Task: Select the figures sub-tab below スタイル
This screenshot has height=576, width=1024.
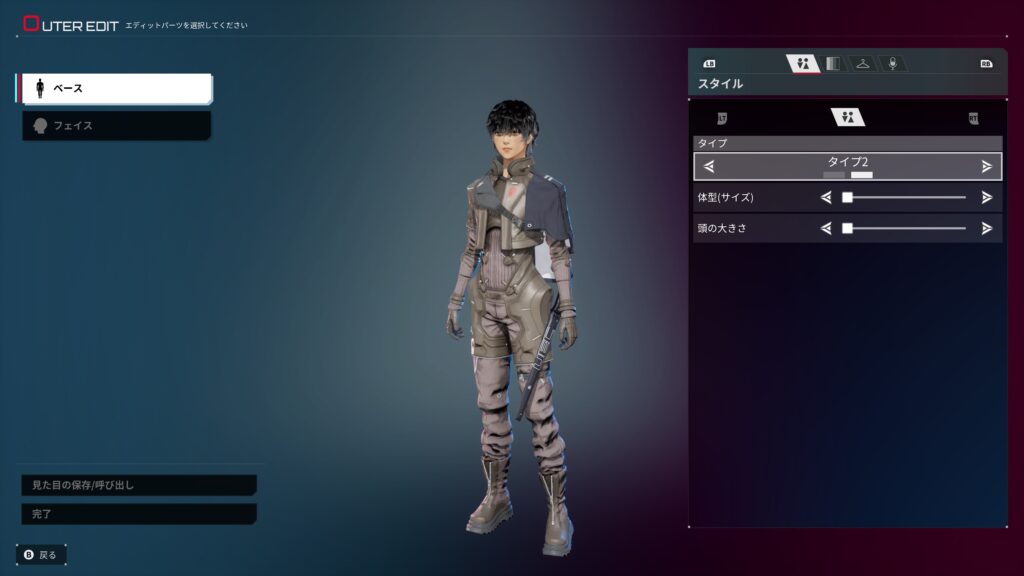Action: (848, 118)
